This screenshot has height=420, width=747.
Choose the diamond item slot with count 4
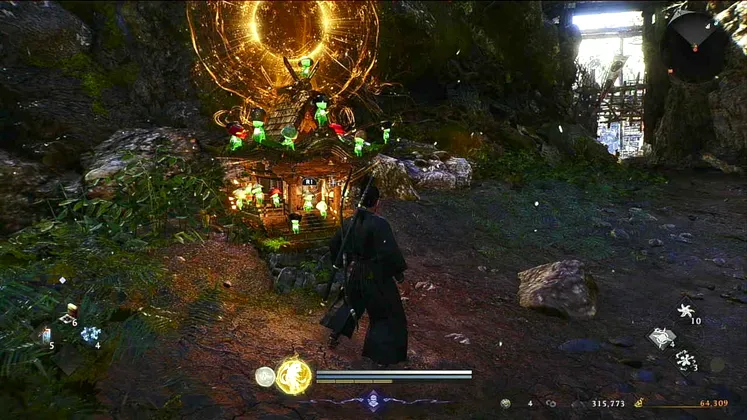pos(661,337)
